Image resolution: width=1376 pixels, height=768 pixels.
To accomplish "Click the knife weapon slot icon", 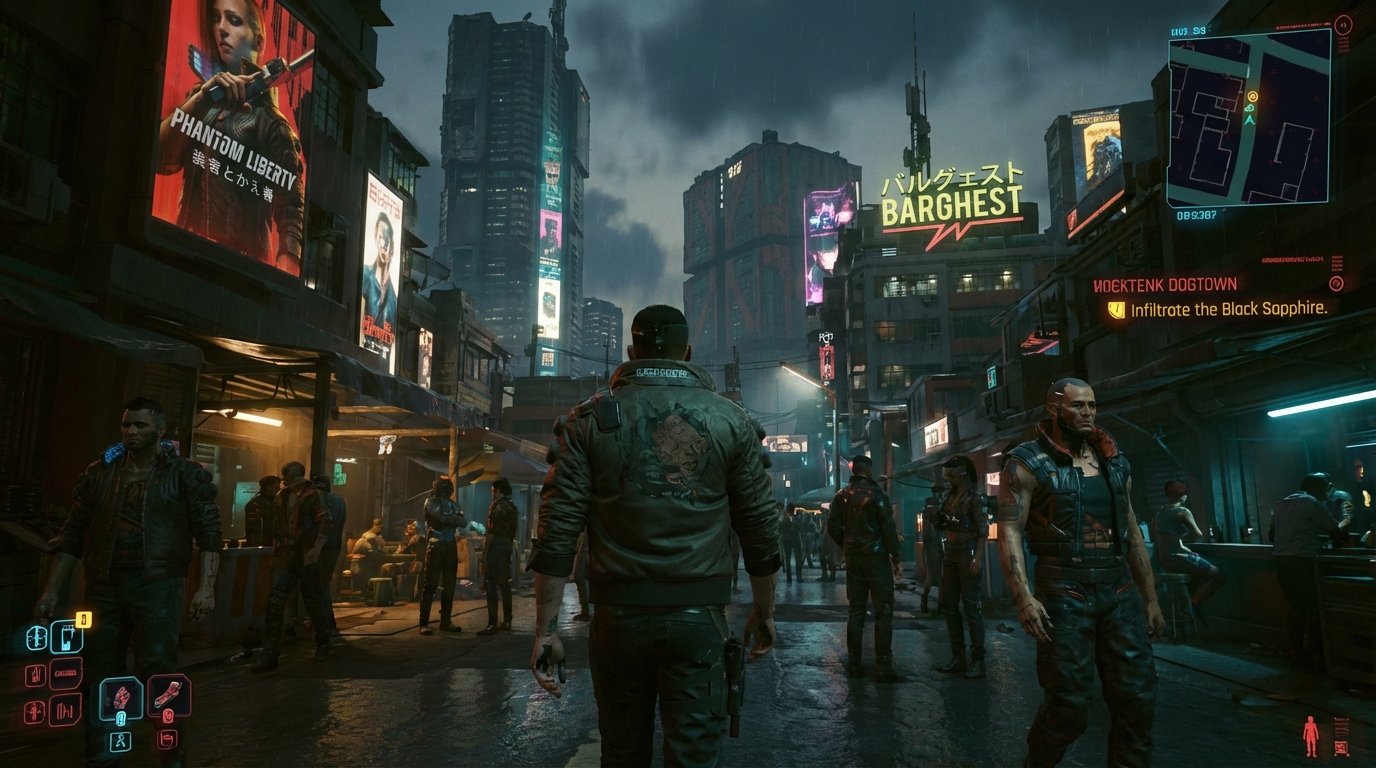I will 166,692.
